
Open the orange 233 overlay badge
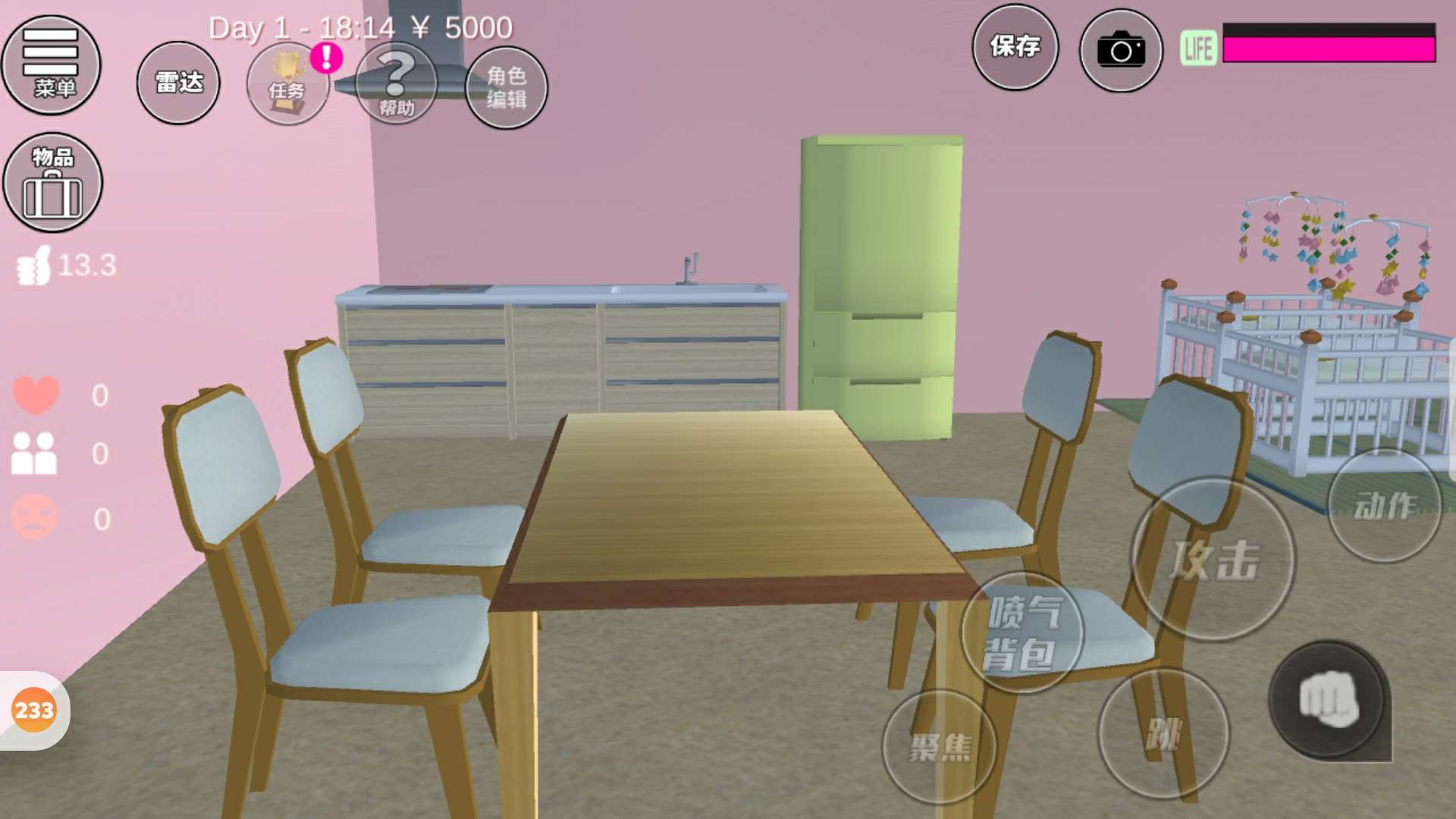pos(34,711)
